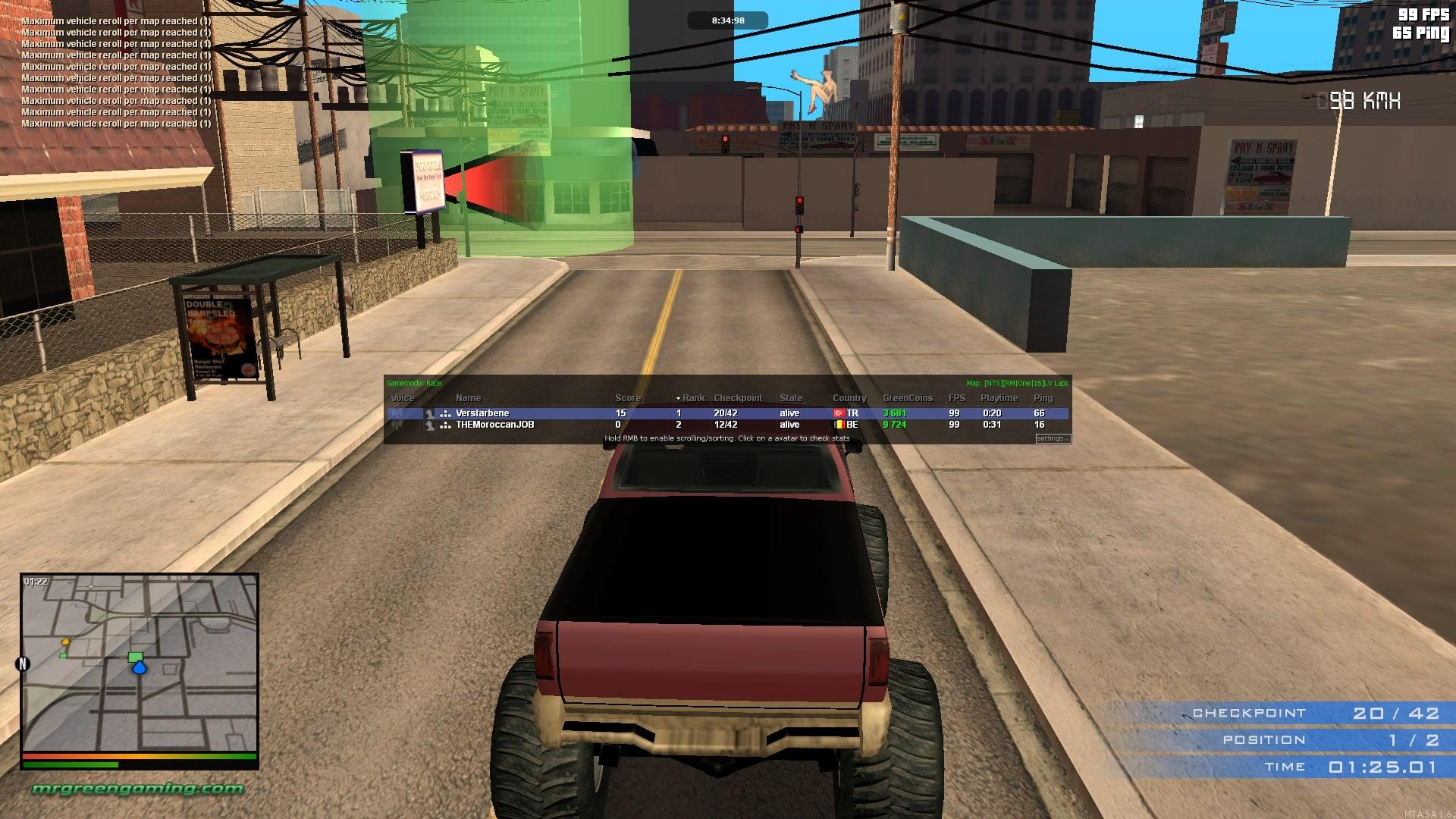The width and height of the screenshot is (1456, 819).
Task: Select the THEMoroccanJOB player row
Action: (x=531, y=425)
